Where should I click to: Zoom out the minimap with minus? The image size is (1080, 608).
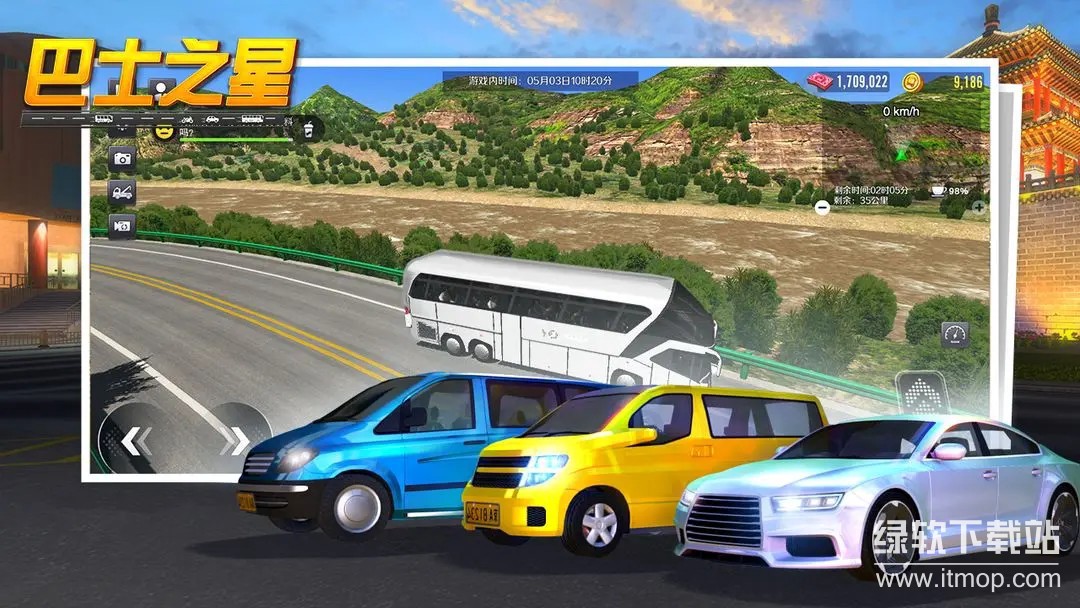[x=822, y=208]
